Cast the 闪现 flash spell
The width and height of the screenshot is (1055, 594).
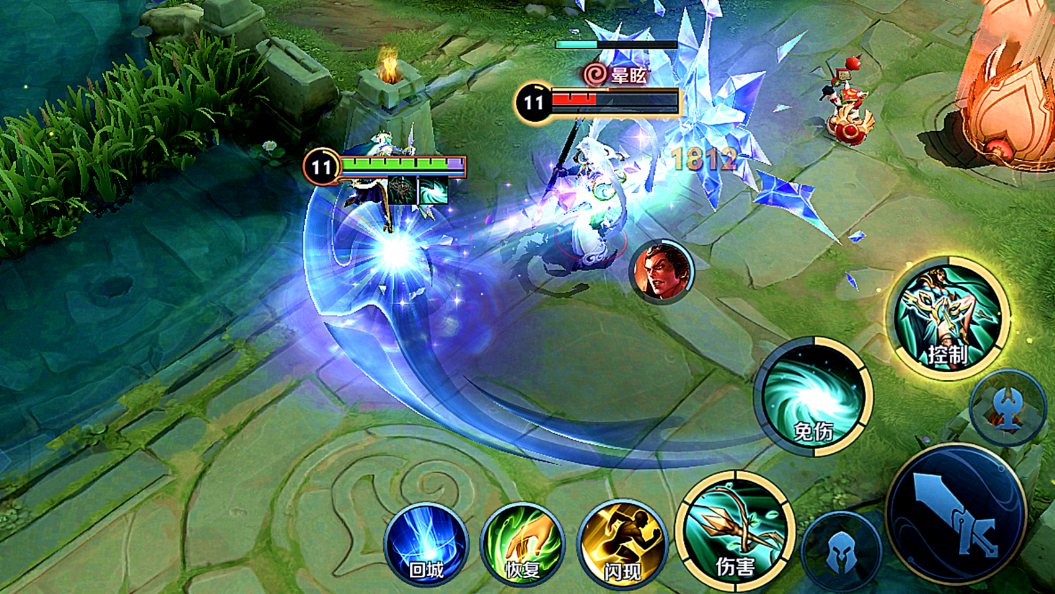pos(621,544)
